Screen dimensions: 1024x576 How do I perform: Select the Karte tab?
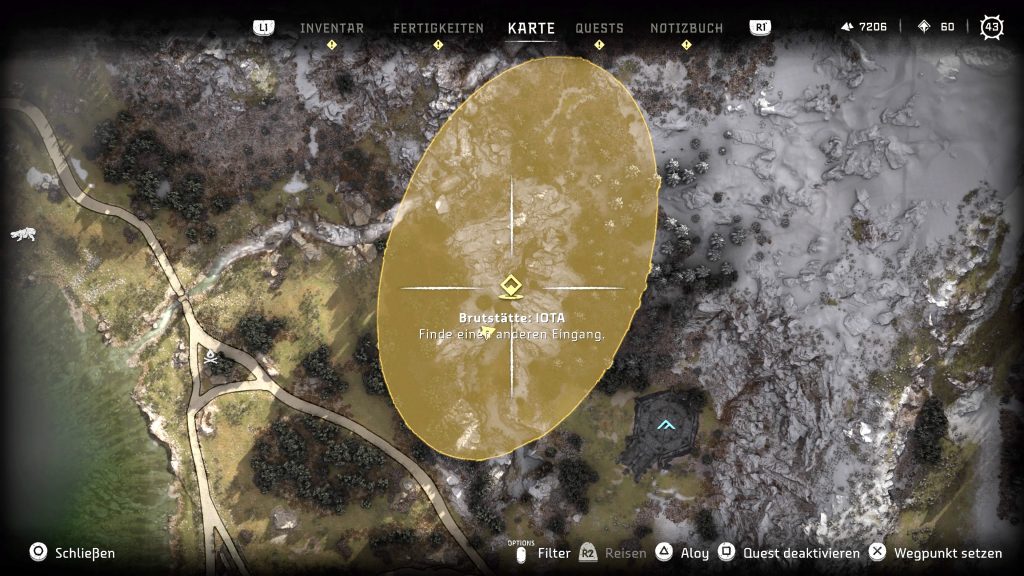tap(531, 28)
